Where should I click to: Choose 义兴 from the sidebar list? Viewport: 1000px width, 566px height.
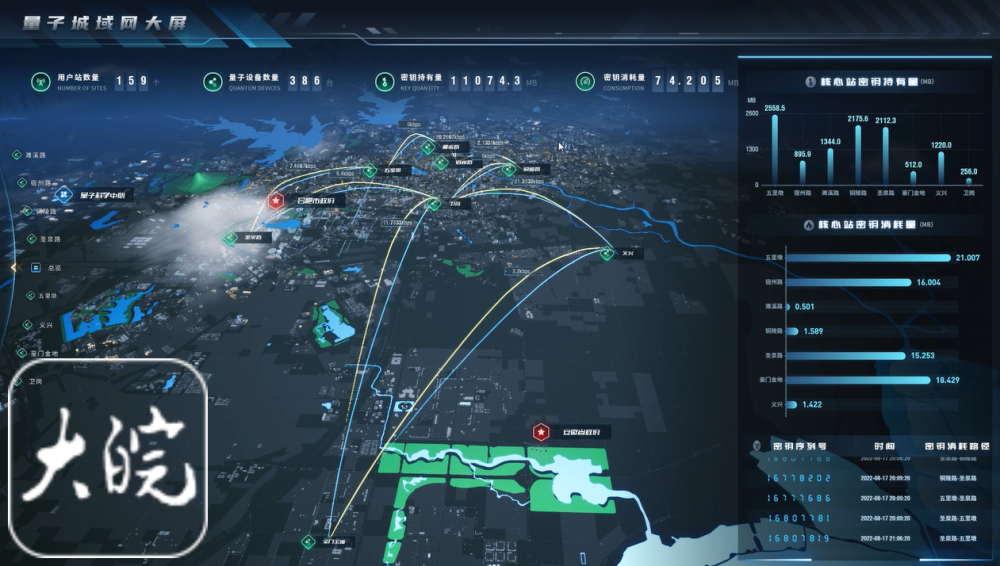[x=43, y=324]
